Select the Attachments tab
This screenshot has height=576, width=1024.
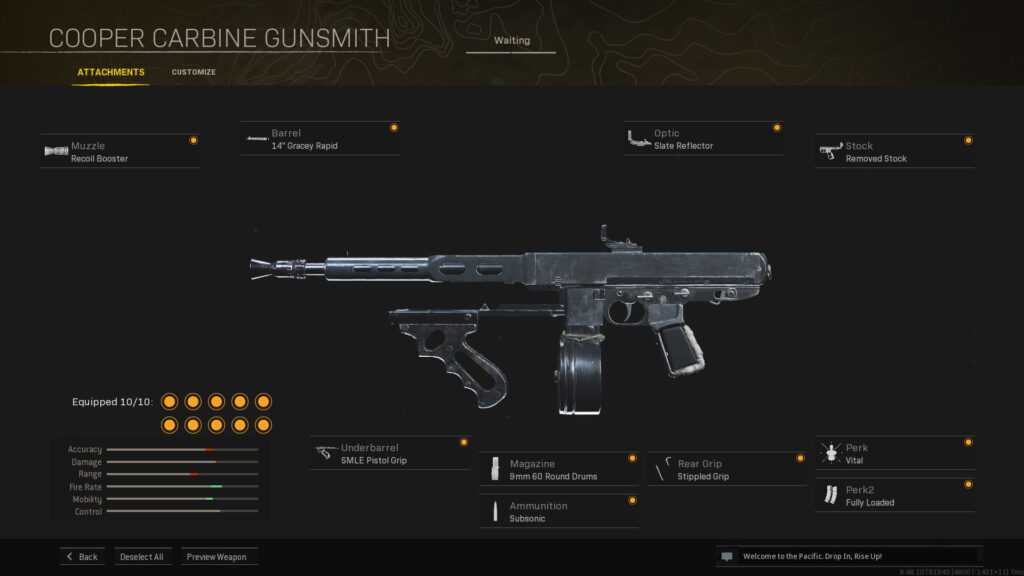(111, 72)
